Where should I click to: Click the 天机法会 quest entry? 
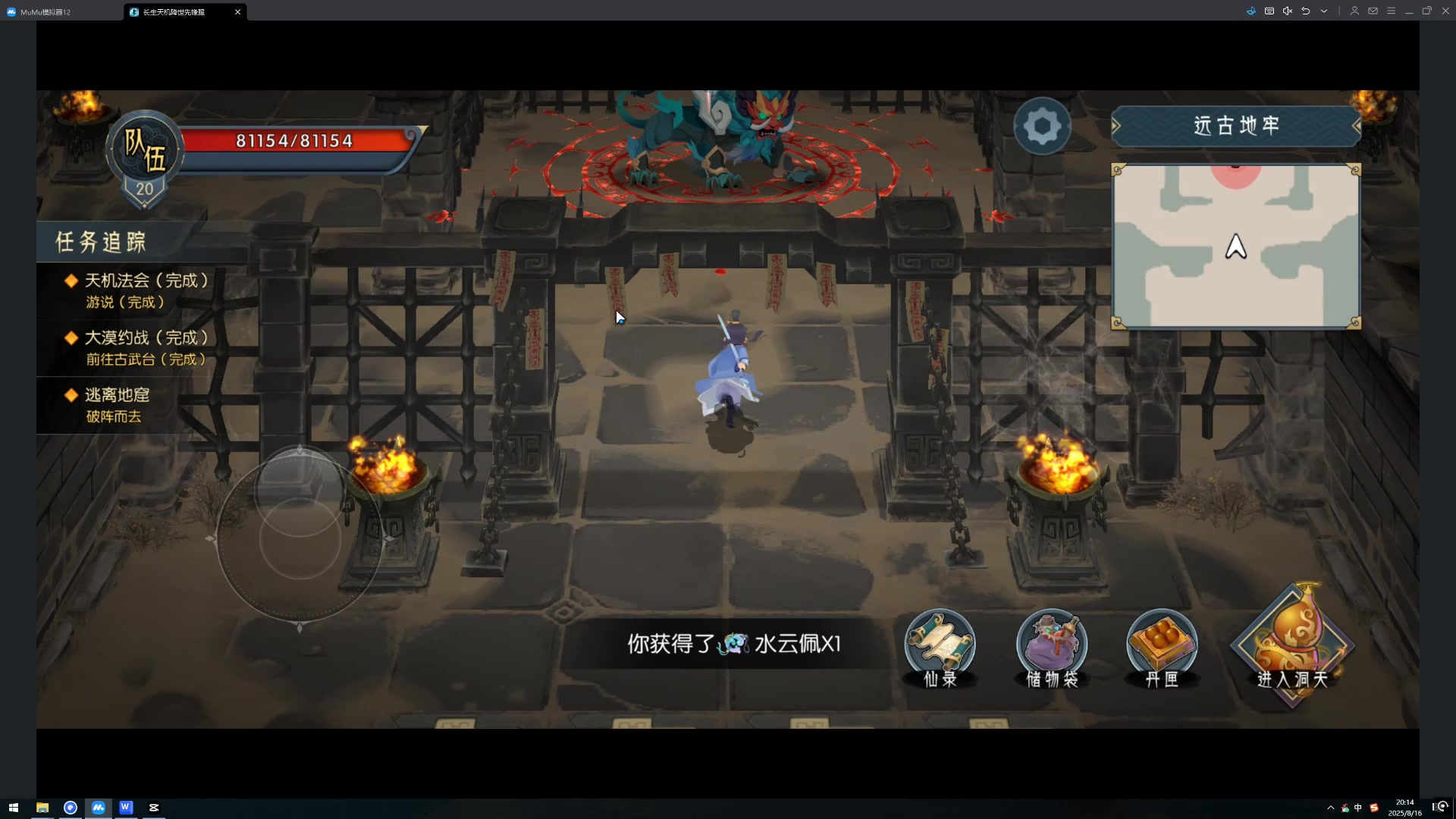pos(149,280)
